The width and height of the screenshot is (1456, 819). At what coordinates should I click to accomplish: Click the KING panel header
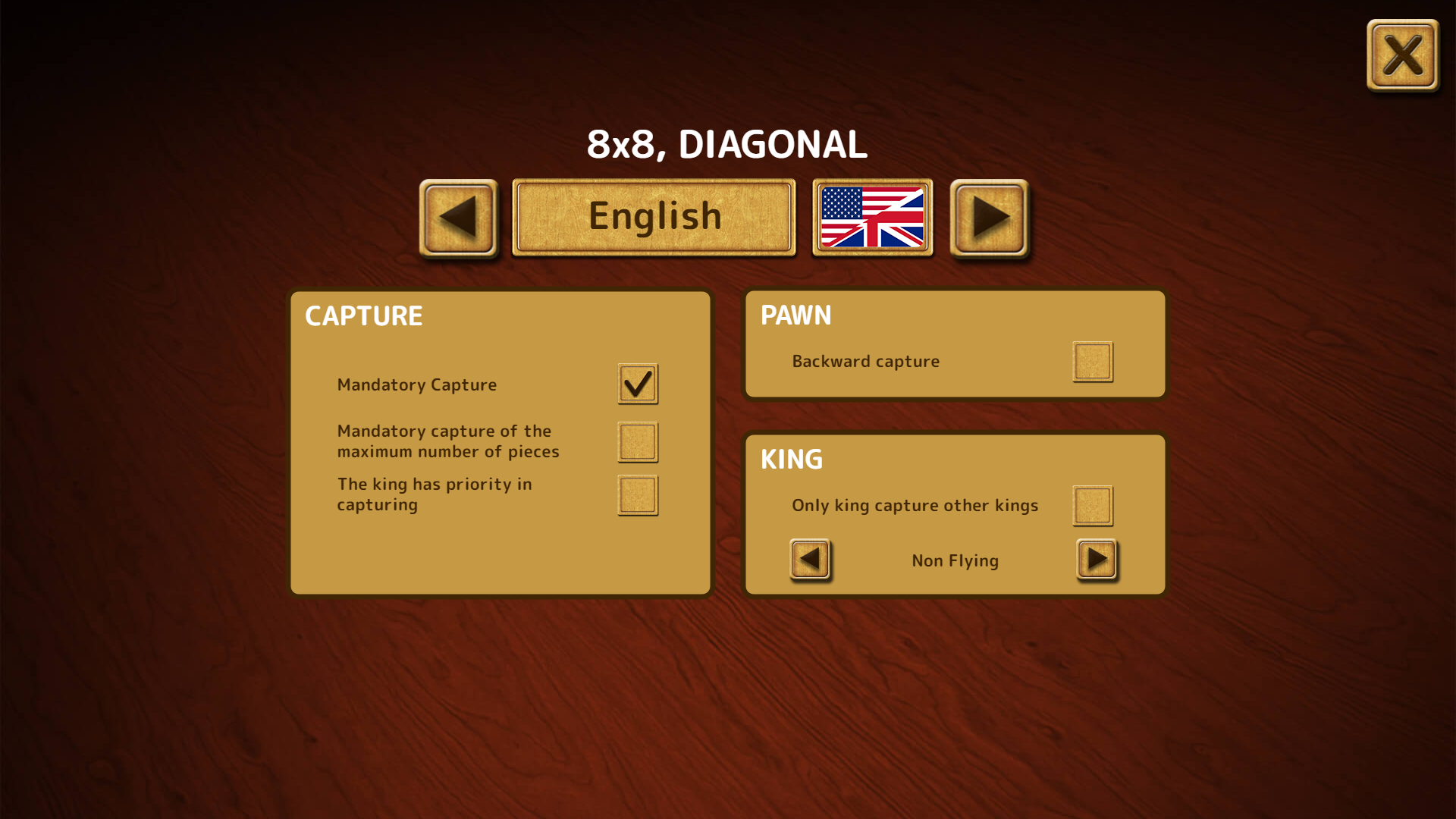coord(791,460)
